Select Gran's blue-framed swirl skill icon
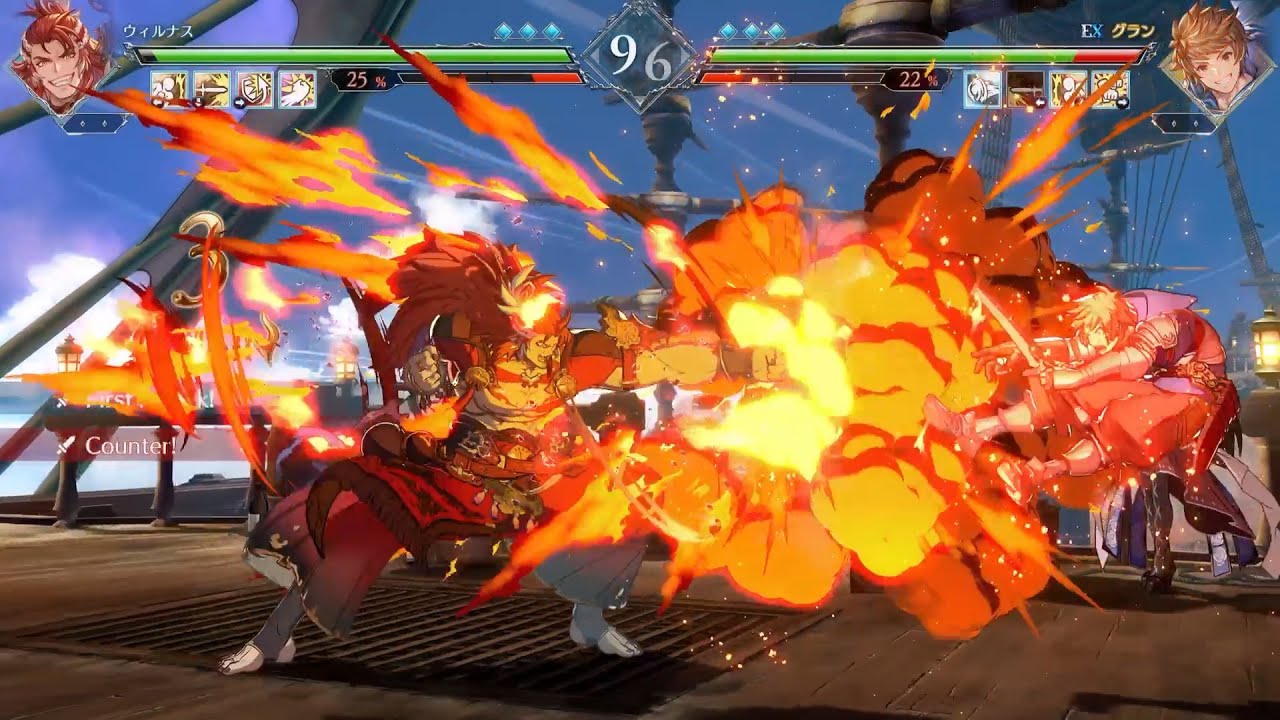This screenshot has height=720, width=1280. (x=981, y=89)
